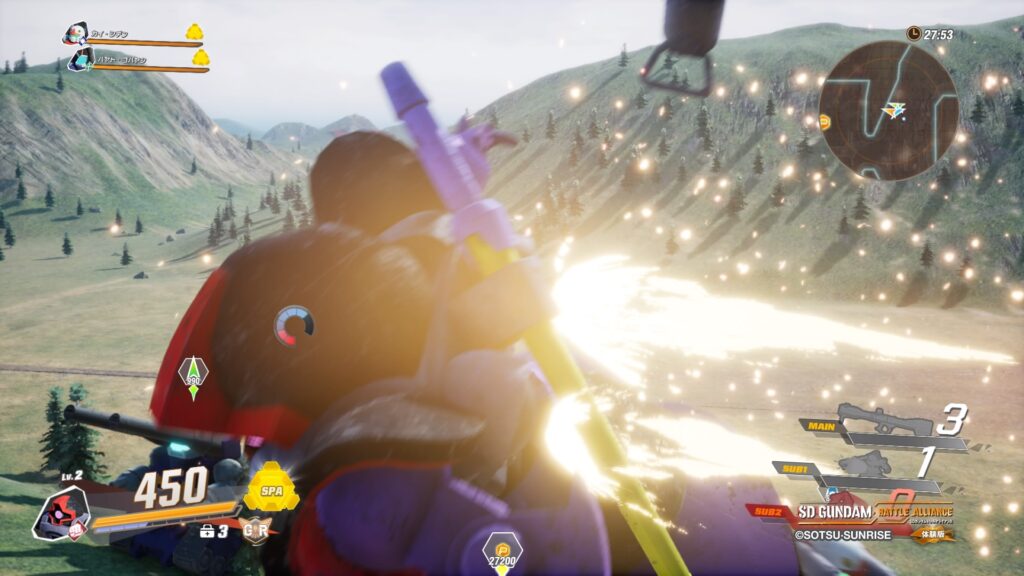Click the first ally's portrait at top

(75, 35)
